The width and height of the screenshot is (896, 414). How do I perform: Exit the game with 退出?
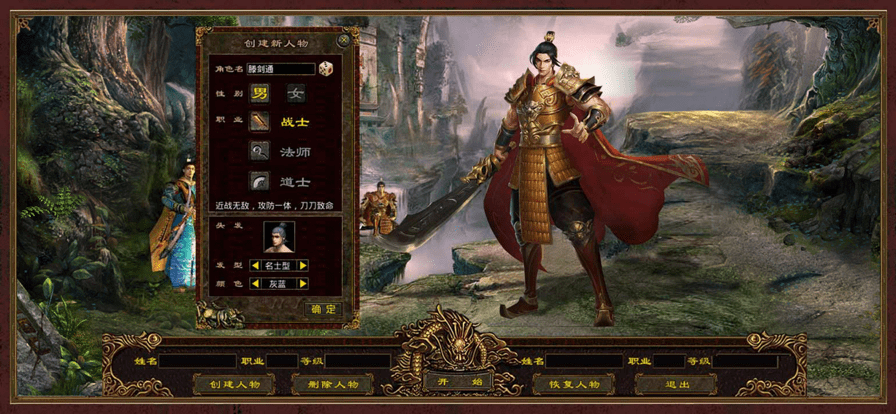point(675,384)
